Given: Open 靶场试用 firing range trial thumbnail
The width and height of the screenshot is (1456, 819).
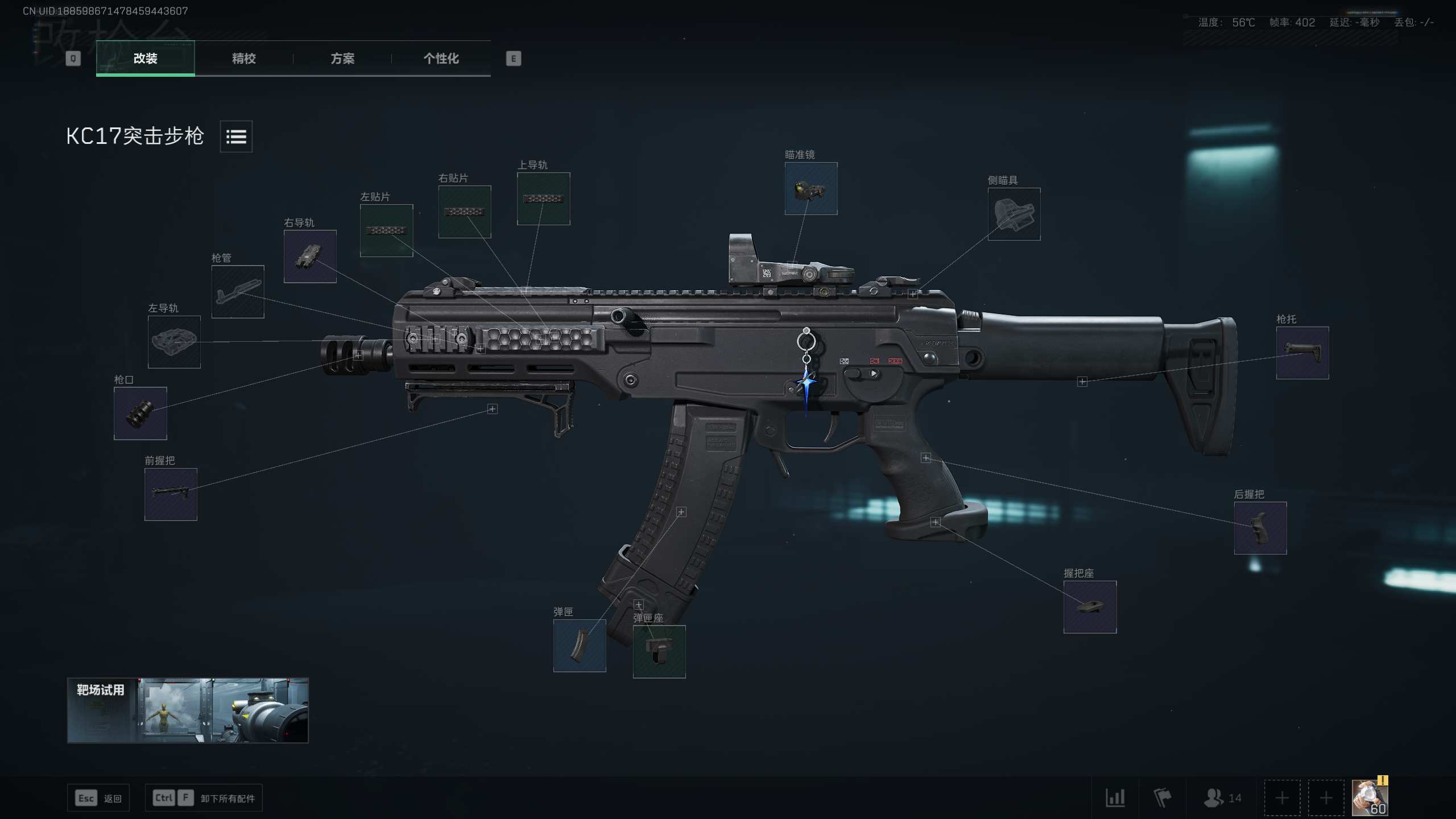Looking at the screenshot, I should point(188,710).
